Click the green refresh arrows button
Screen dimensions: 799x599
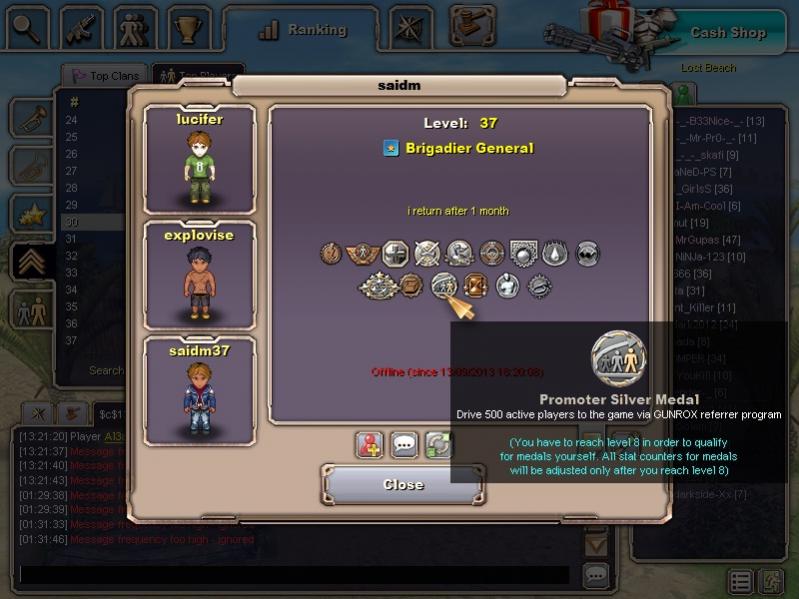tap(438, 445)
